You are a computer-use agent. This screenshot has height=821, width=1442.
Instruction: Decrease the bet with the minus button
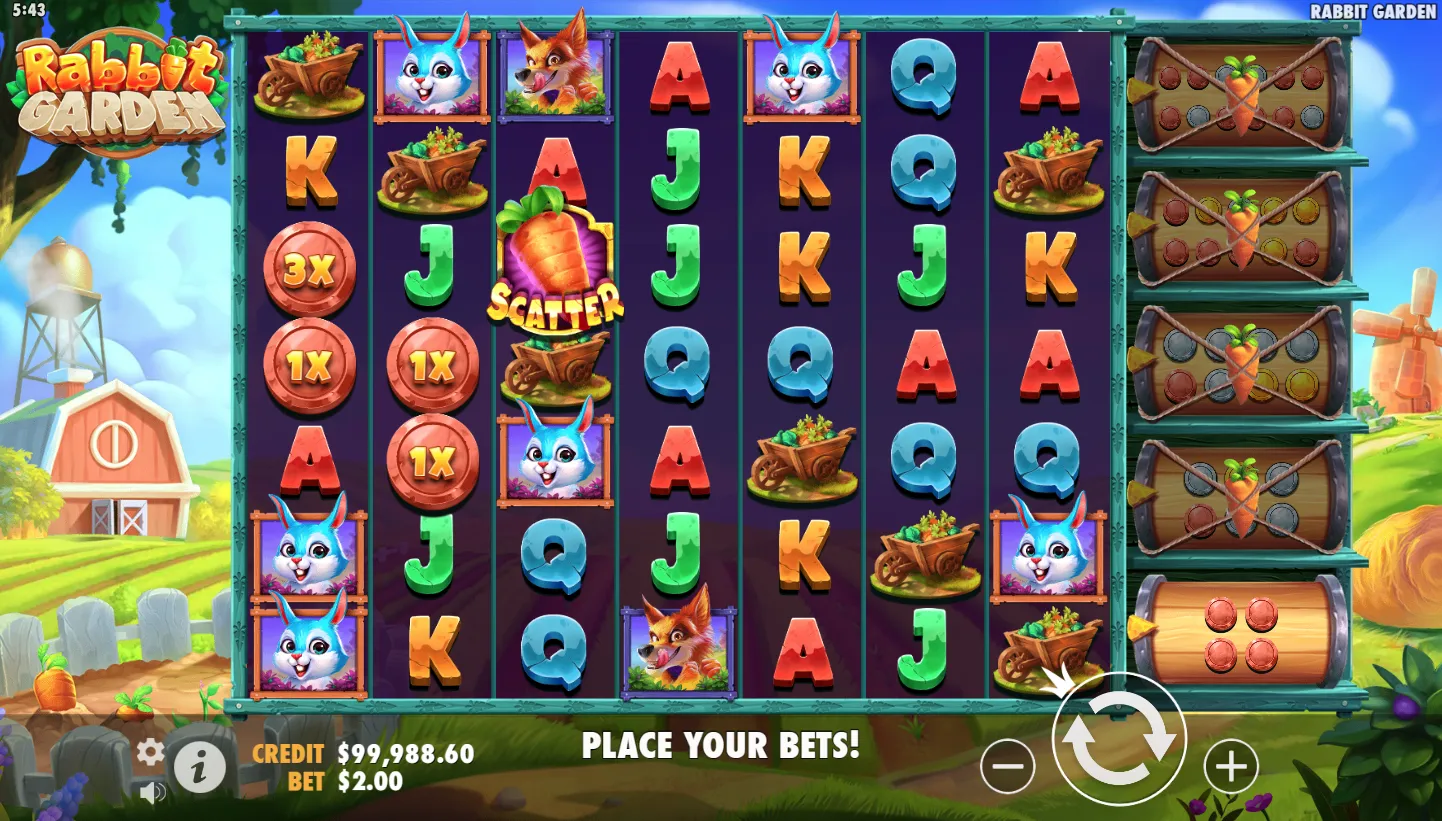click(x=1007, y=767)
